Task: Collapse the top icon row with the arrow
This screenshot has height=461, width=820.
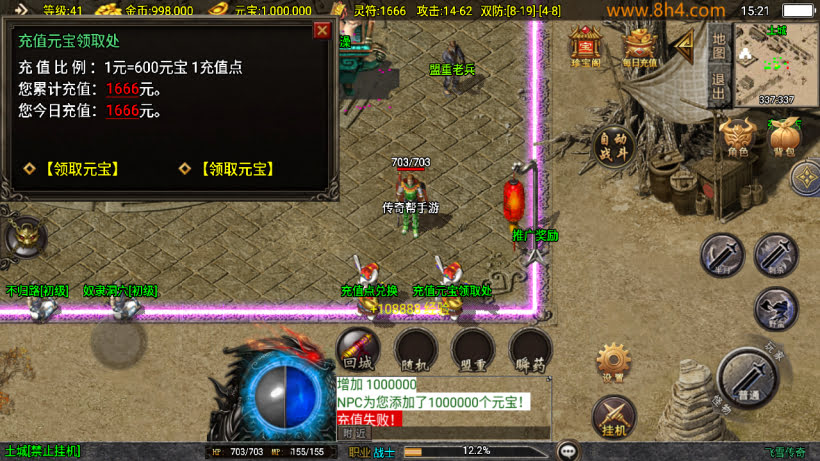Action: click(683, 43)
